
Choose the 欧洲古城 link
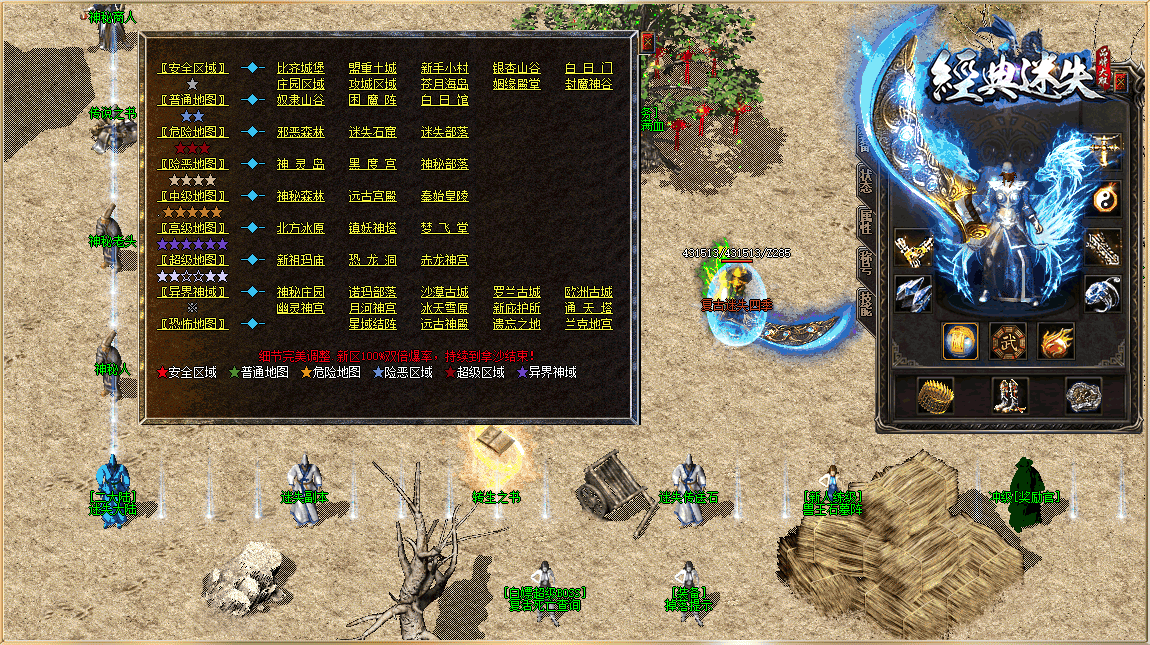tap(588, 292)
